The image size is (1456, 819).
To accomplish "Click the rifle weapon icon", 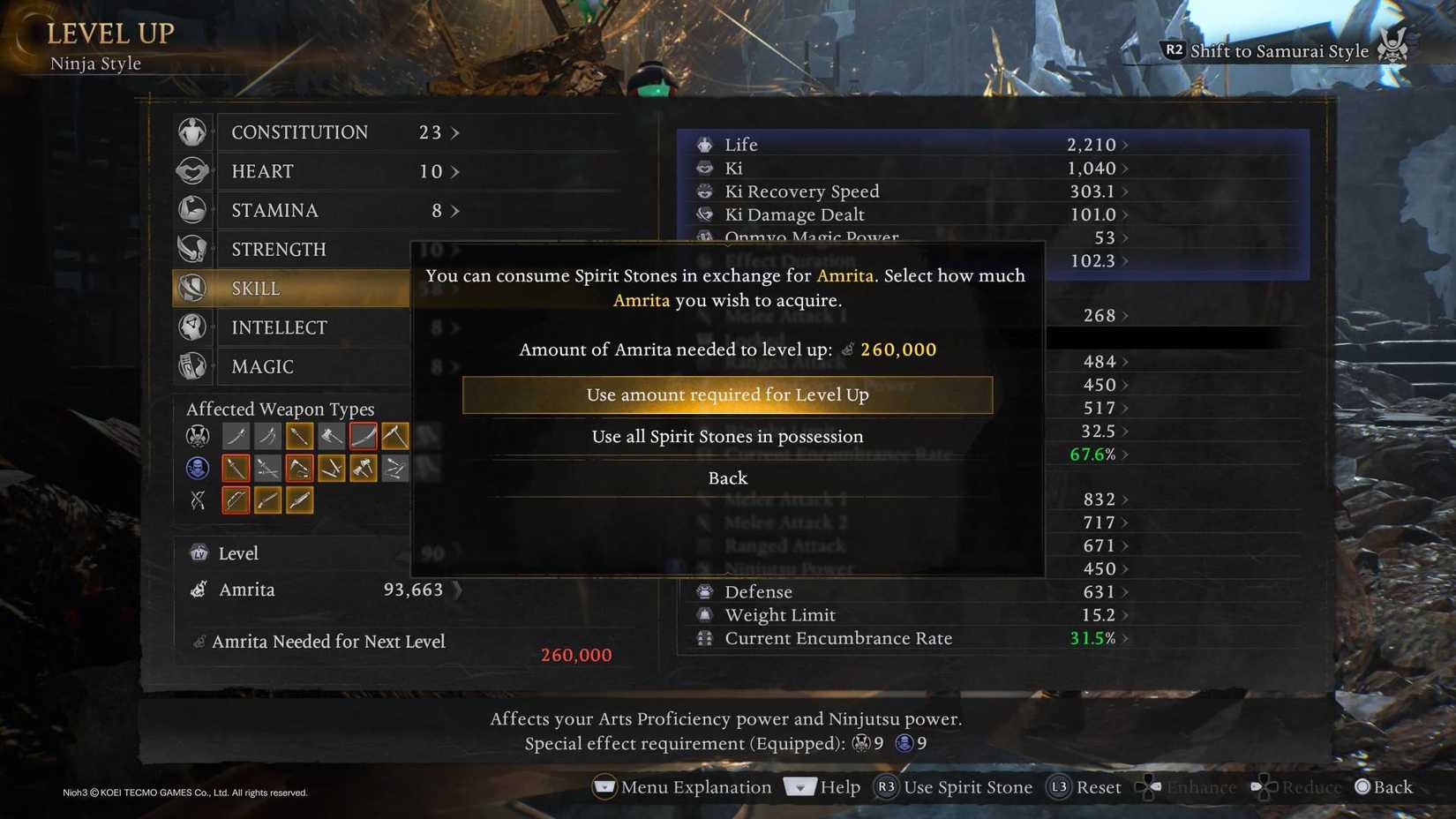I will click(267, 500).
